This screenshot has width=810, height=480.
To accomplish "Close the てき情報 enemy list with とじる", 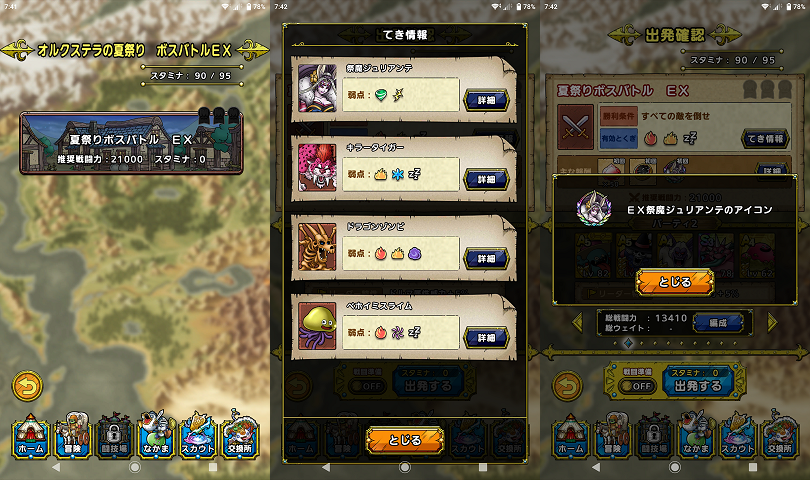I will [x=404, y=438].
